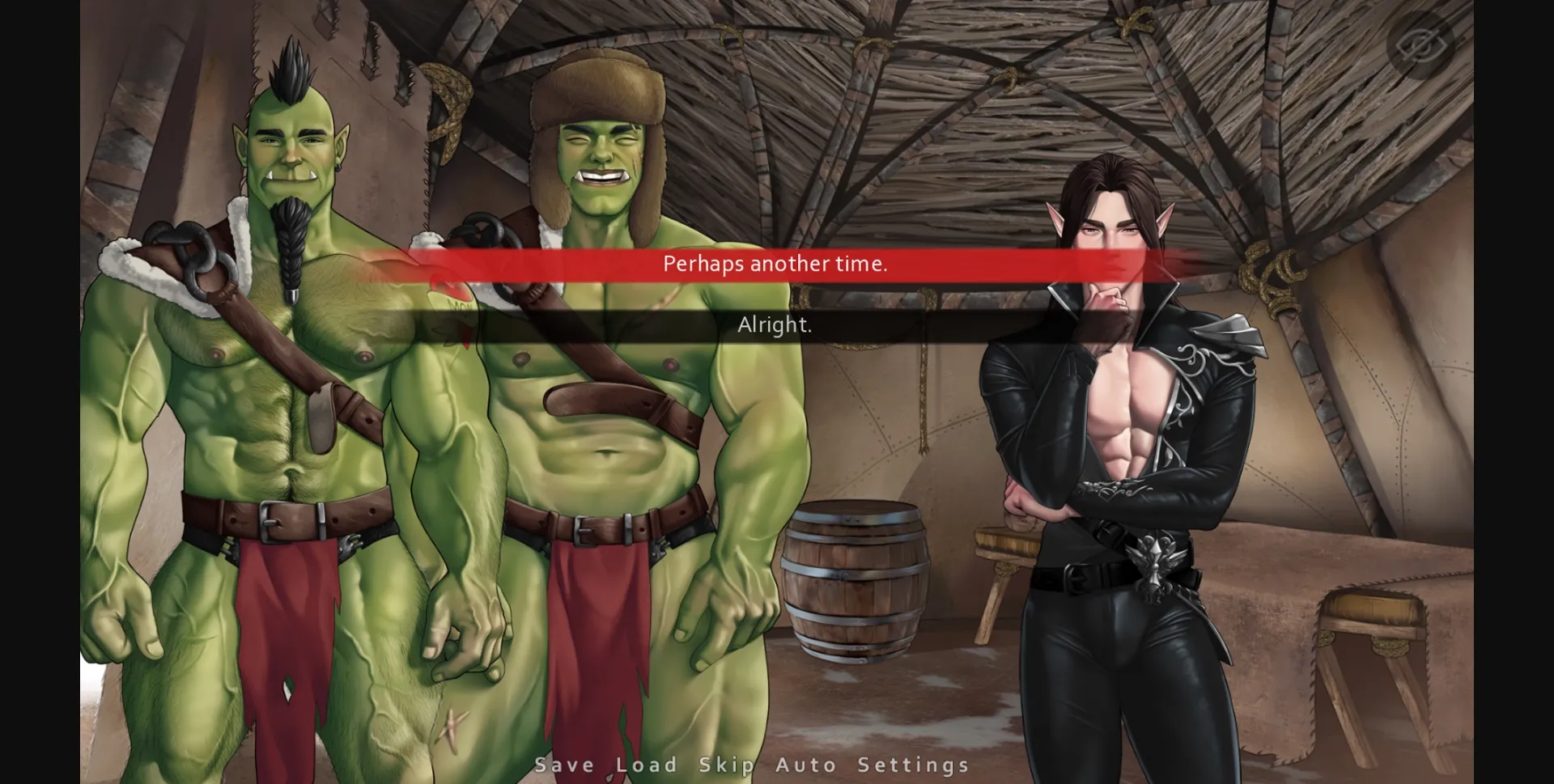Toggle UI visibility with the crossed-eye button
Screen dimensions: 1554x784
tap(1421, 46)
